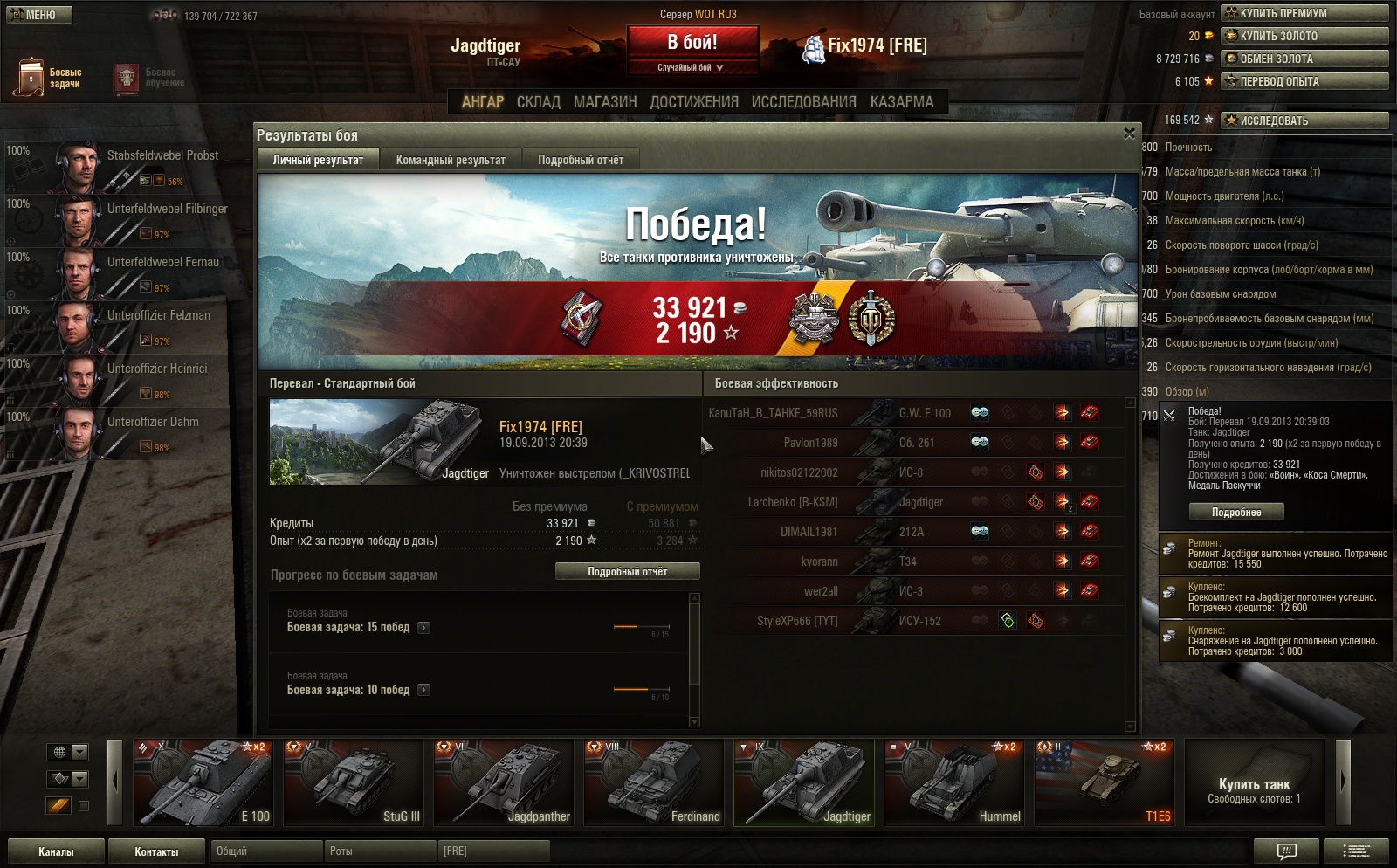
Task: Visit the КАЗАРМА section
Action: [x=902, y=102]
